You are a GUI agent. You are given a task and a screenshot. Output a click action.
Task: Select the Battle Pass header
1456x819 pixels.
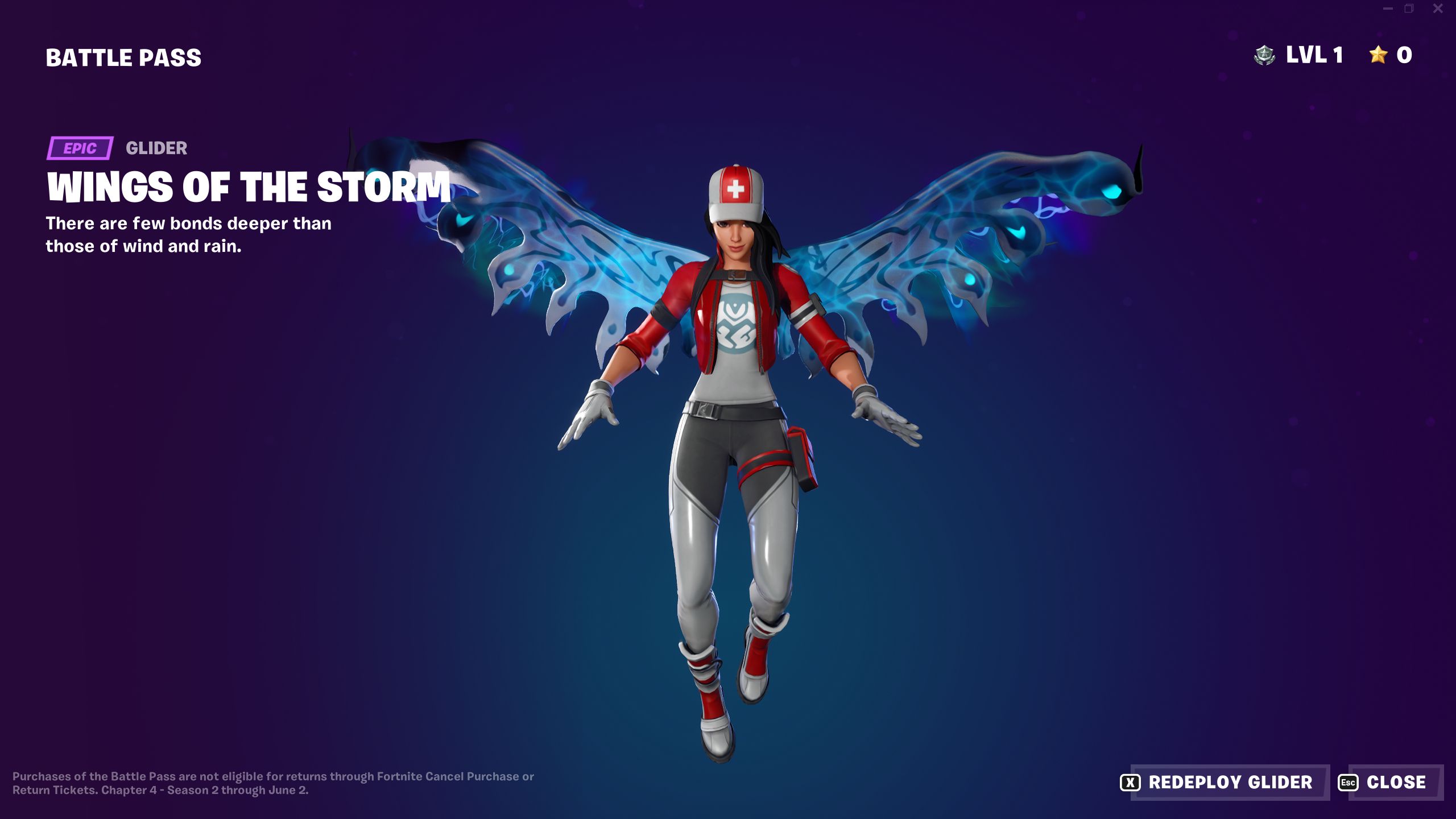tap(122, 56)
